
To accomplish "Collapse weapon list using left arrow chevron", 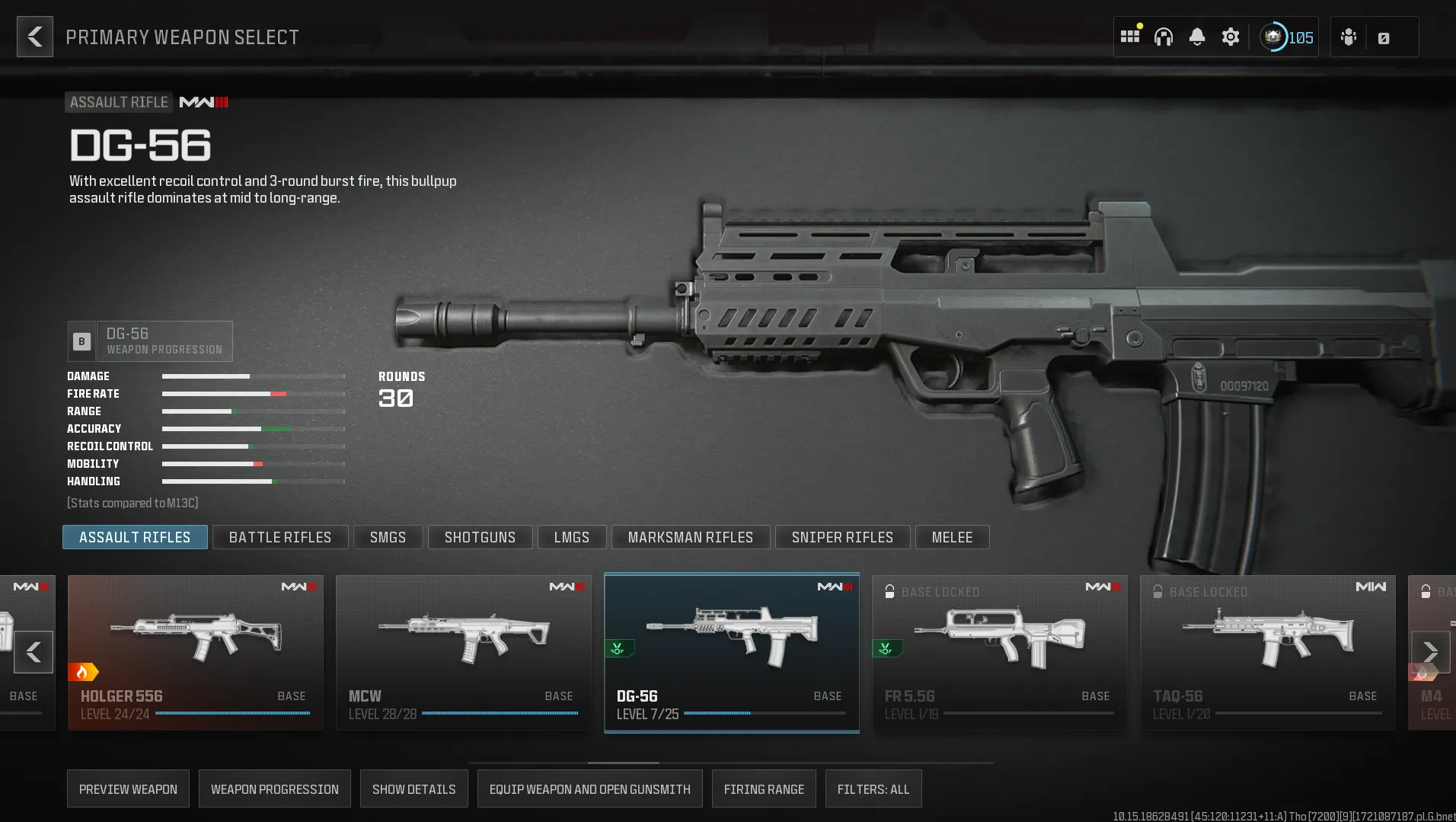I will (x=33, y=652).
